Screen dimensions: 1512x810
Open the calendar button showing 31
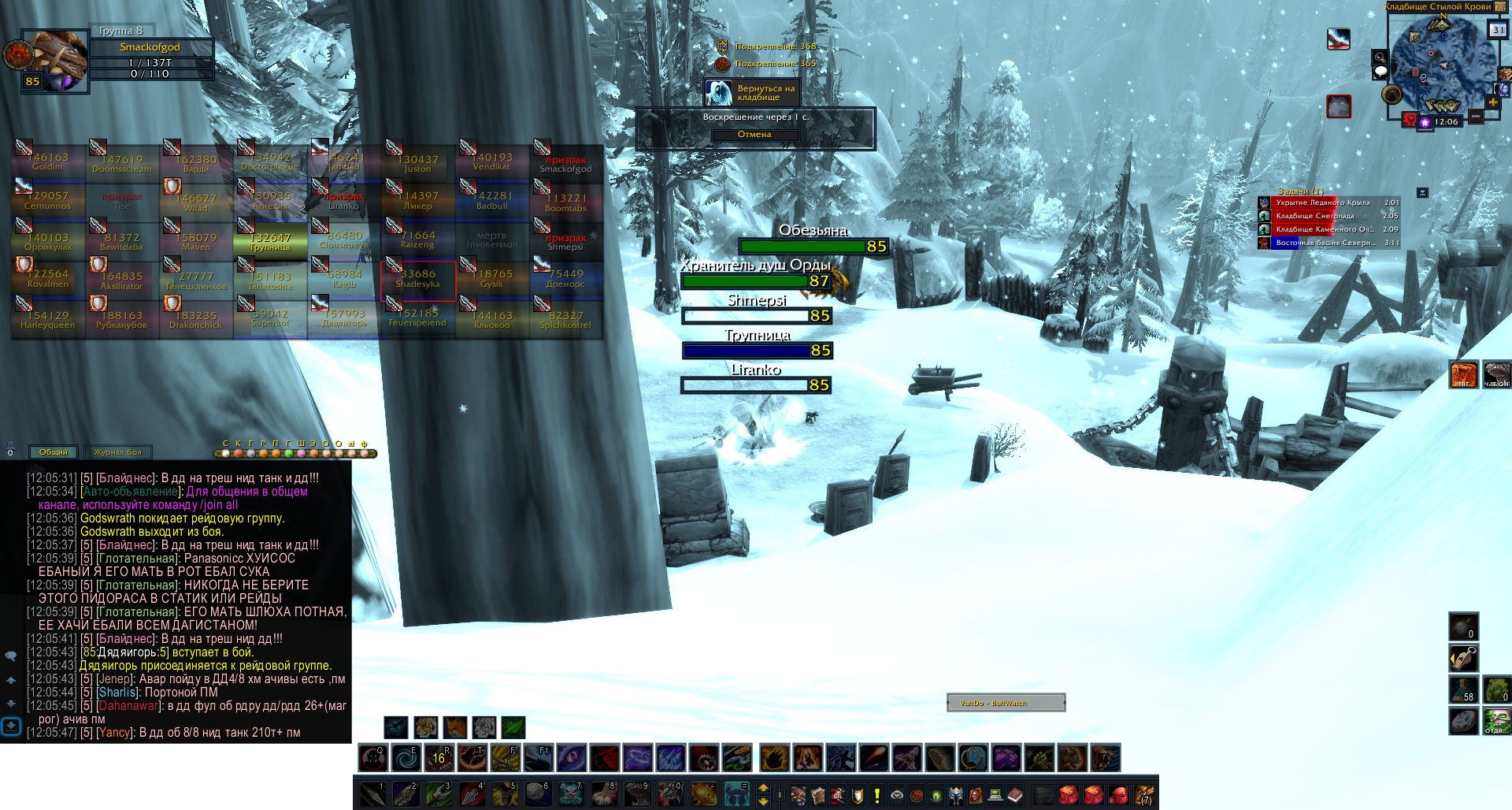[x=1497, y=30]
